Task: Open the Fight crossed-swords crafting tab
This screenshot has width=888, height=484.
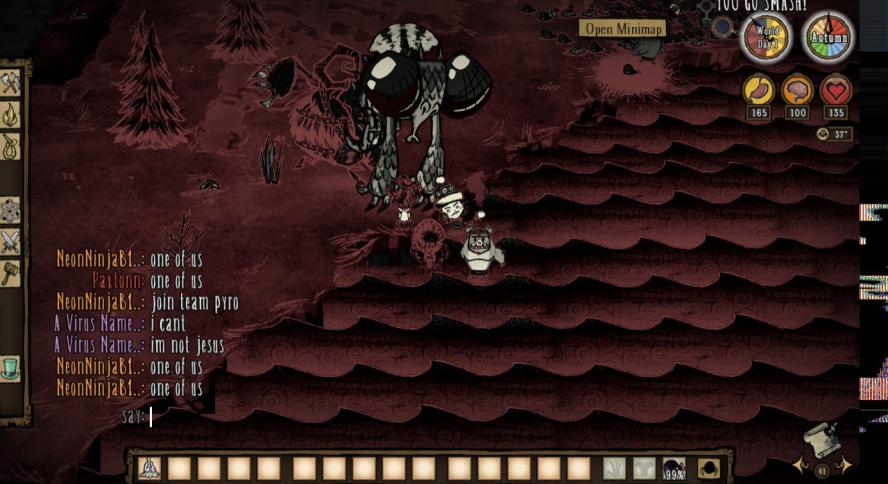Action: pyautogui.click(x=11, y=241)
